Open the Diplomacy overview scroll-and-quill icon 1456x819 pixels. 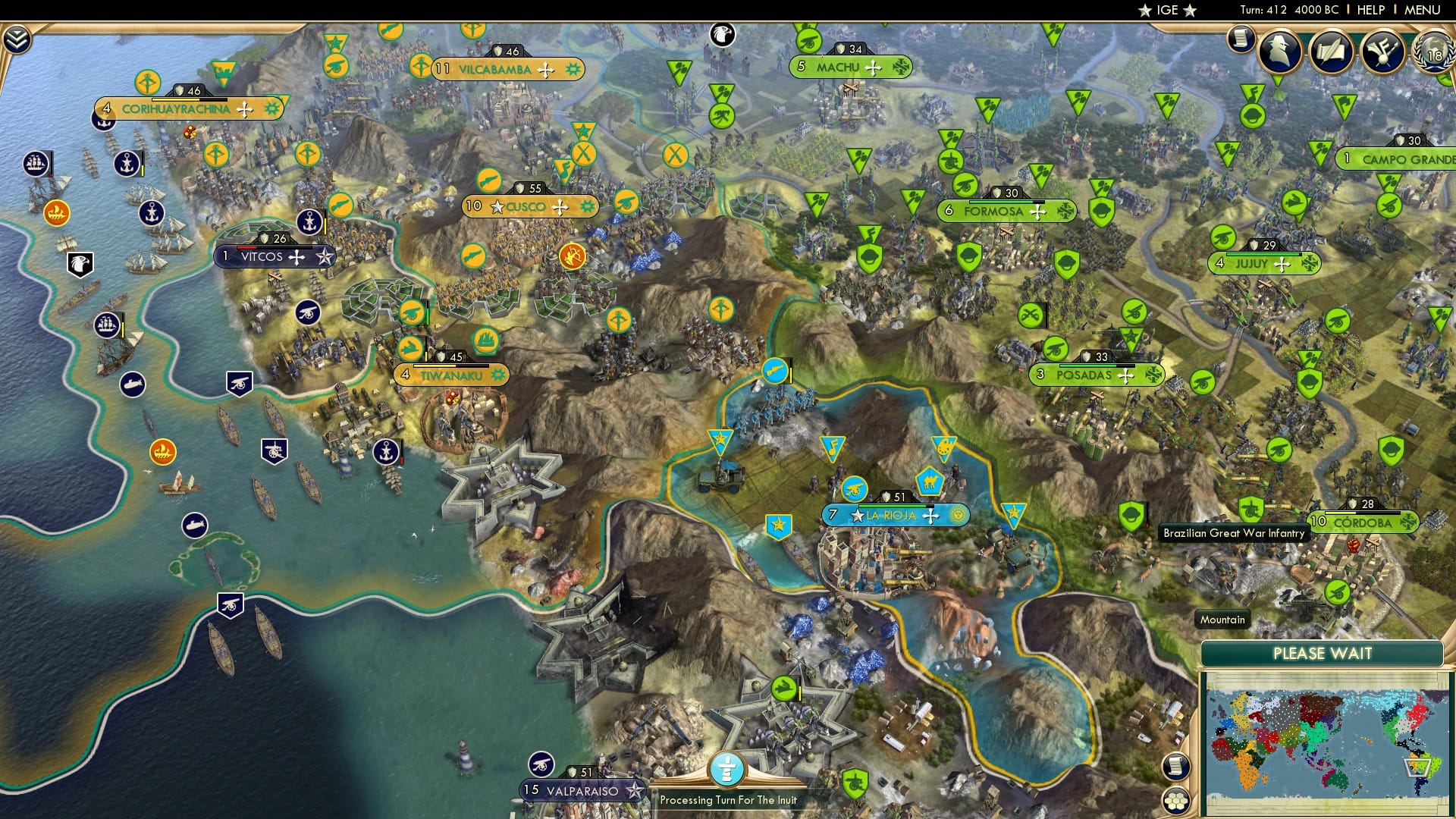[1332, 50]
